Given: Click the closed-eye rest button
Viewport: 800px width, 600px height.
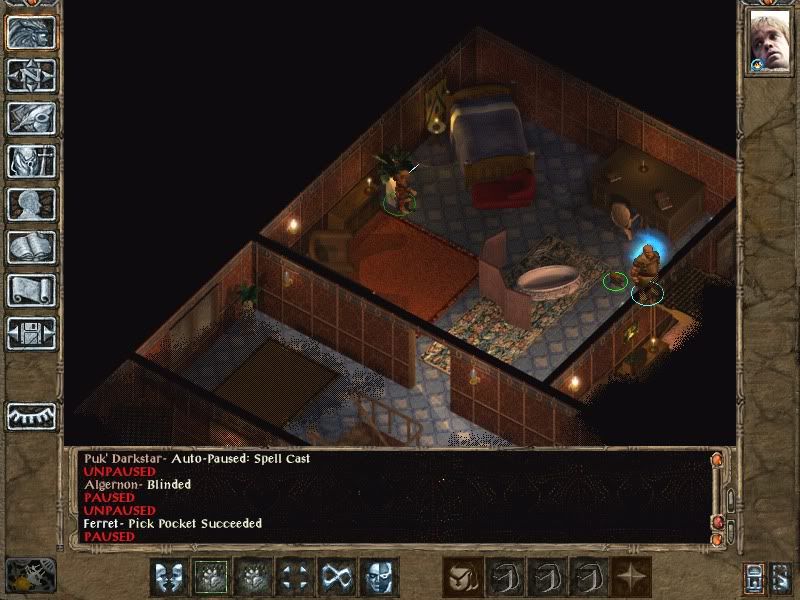Looking at the screenshot, I should 31,416.
